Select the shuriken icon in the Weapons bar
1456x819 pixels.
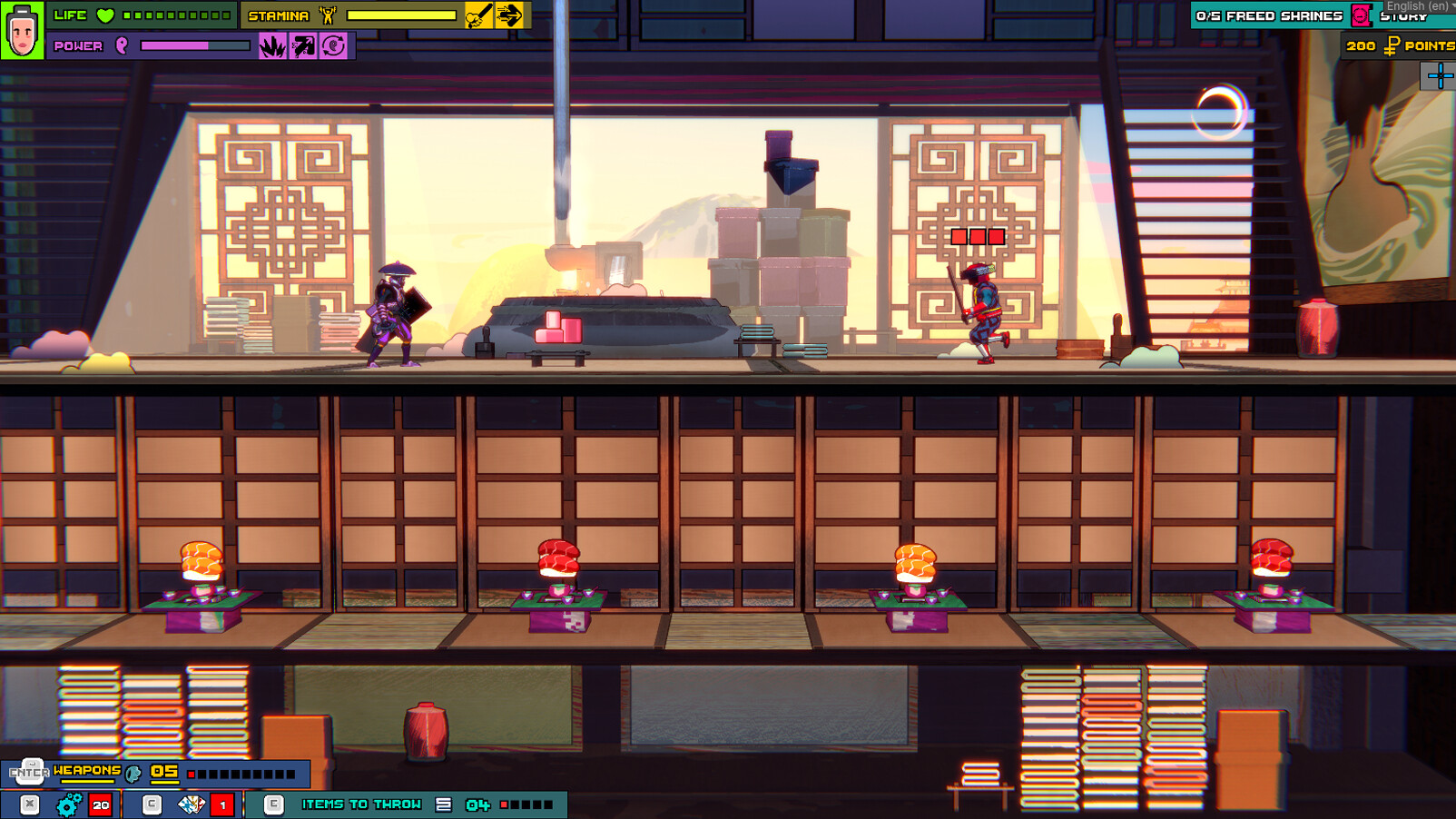132,774
